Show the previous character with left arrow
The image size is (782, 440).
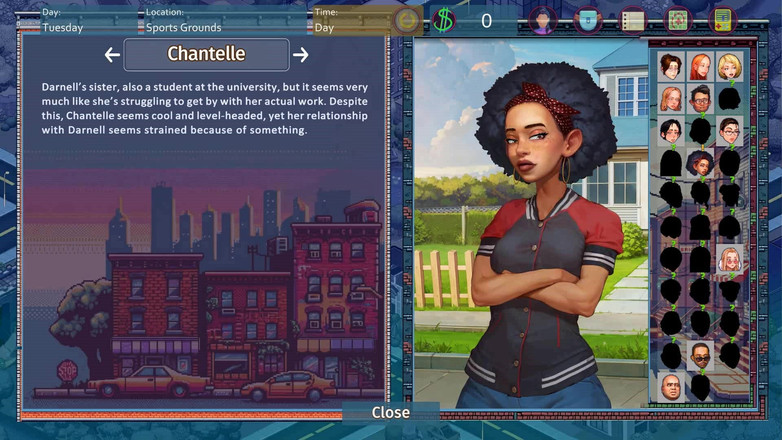112,55
